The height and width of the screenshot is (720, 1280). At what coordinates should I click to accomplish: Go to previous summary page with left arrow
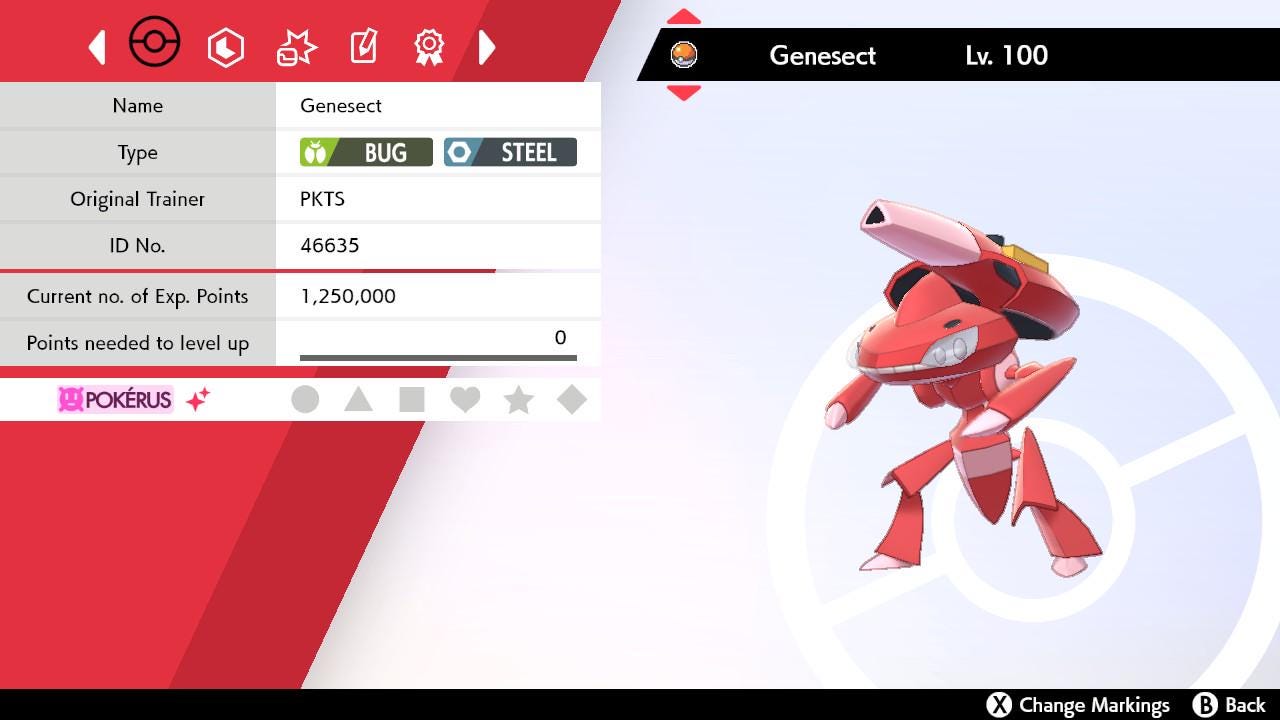pos(97,47)
